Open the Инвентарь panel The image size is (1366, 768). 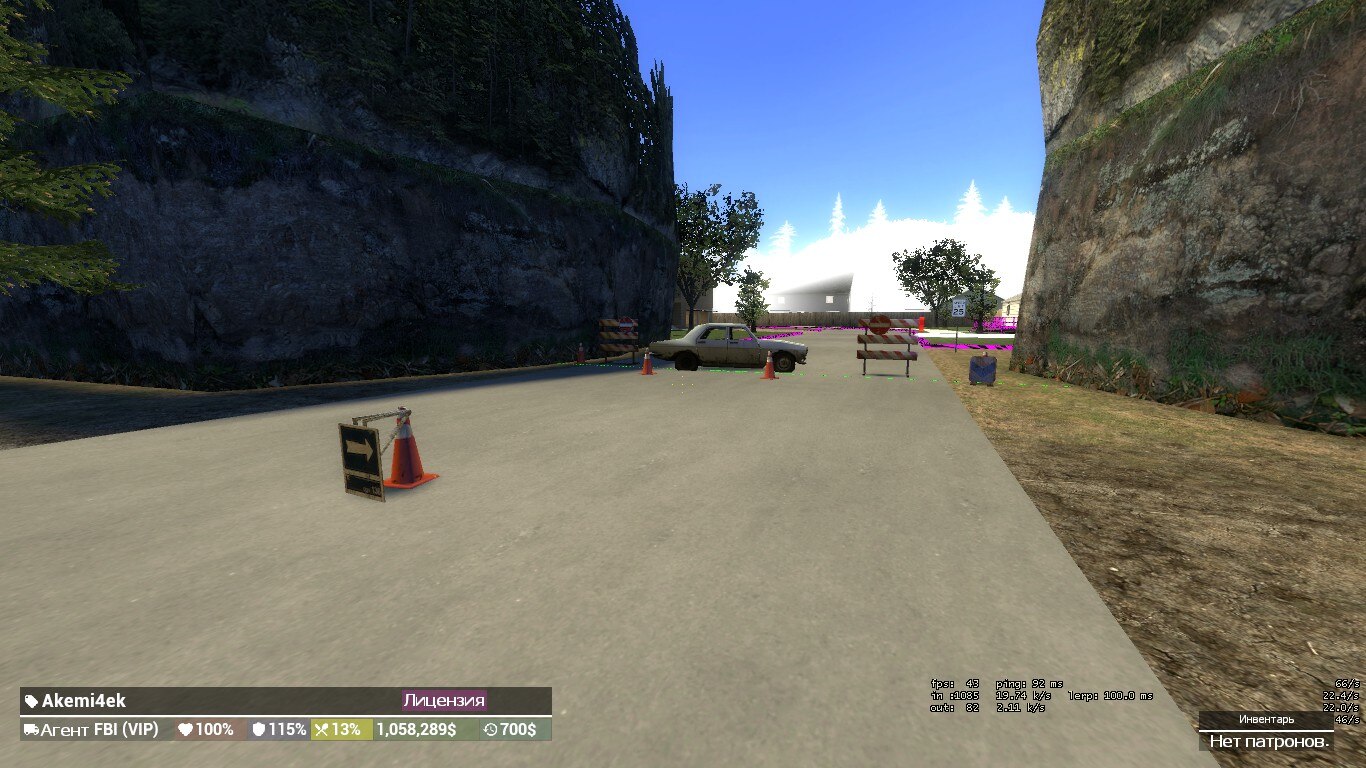(x=1266, y=719)
